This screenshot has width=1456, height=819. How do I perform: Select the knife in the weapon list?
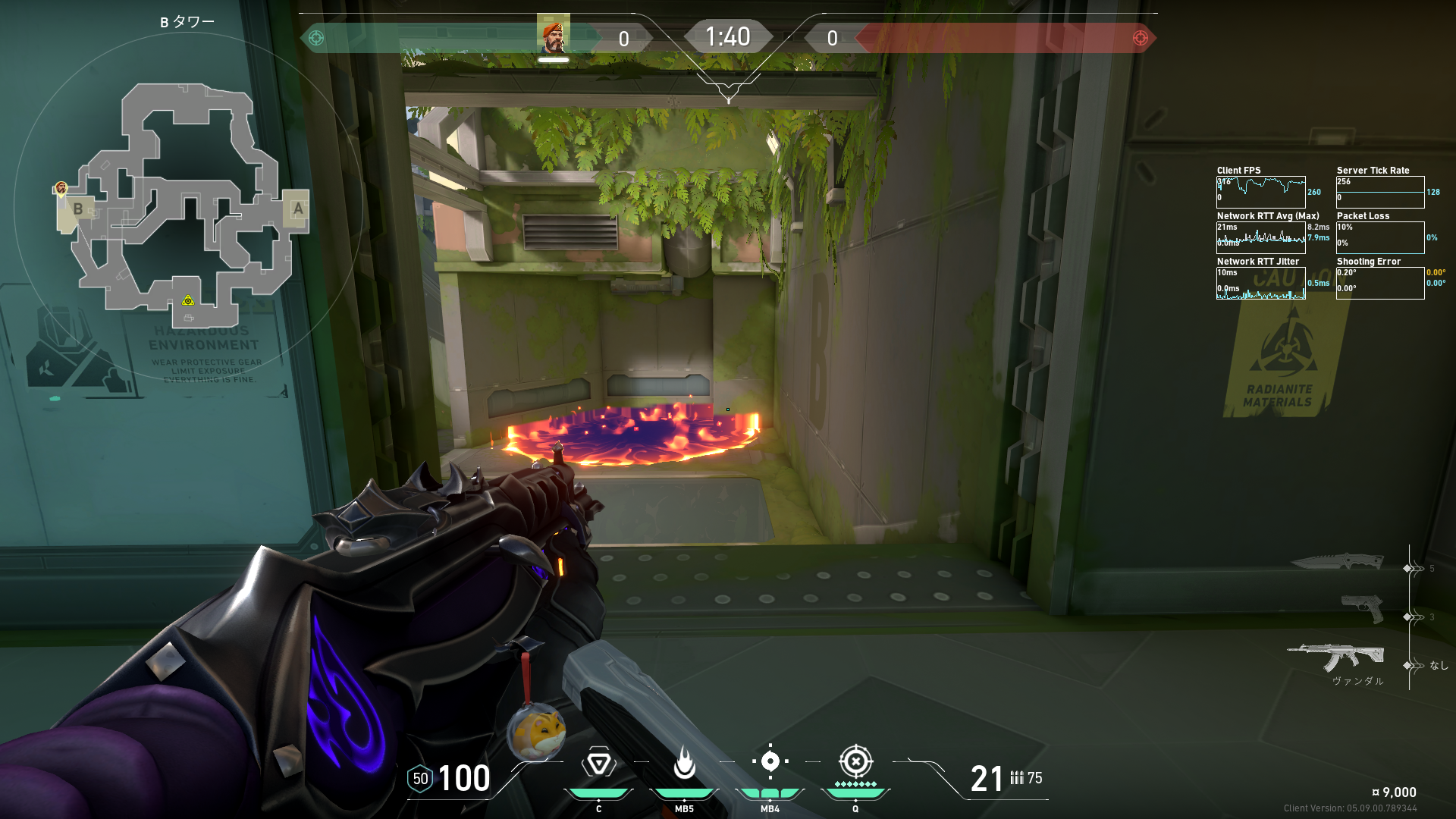coord(1336,562)
